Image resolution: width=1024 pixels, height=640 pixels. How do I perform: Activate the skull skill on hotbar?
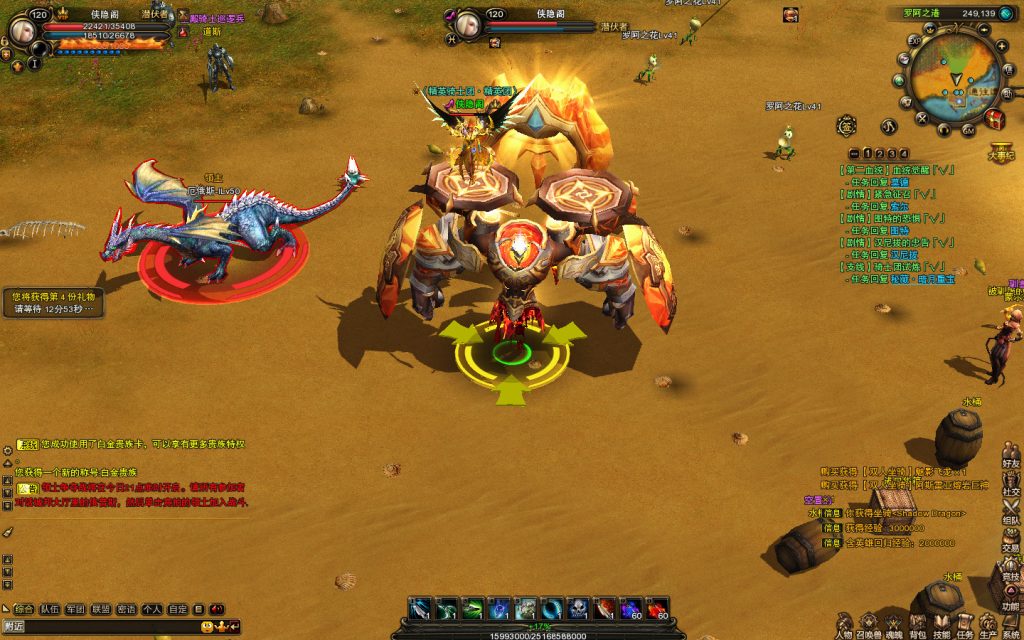click(x=577, y=608)
